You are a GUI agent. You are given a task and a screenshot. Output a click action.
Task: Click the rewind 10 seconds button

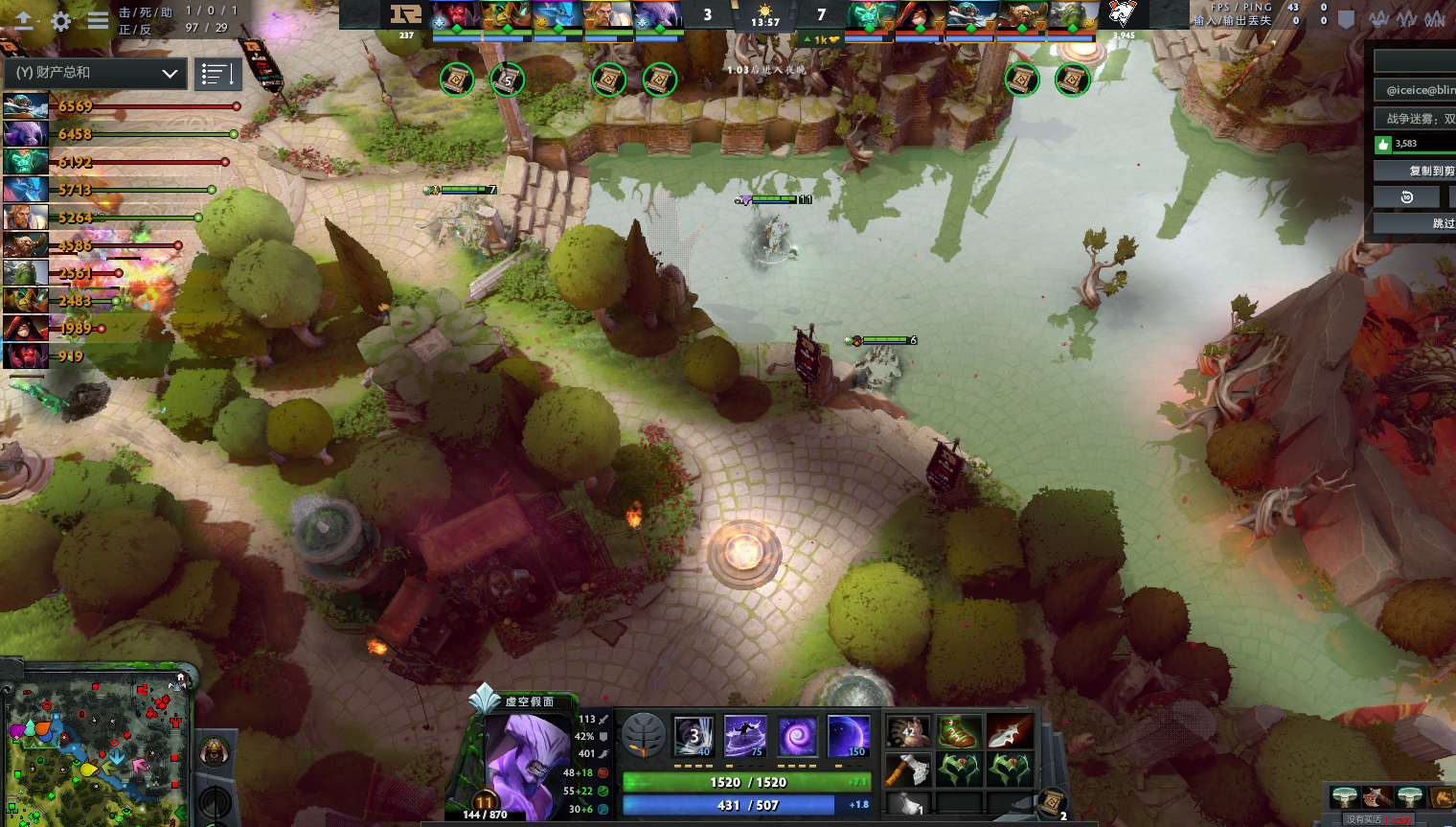coord(1406,197)
